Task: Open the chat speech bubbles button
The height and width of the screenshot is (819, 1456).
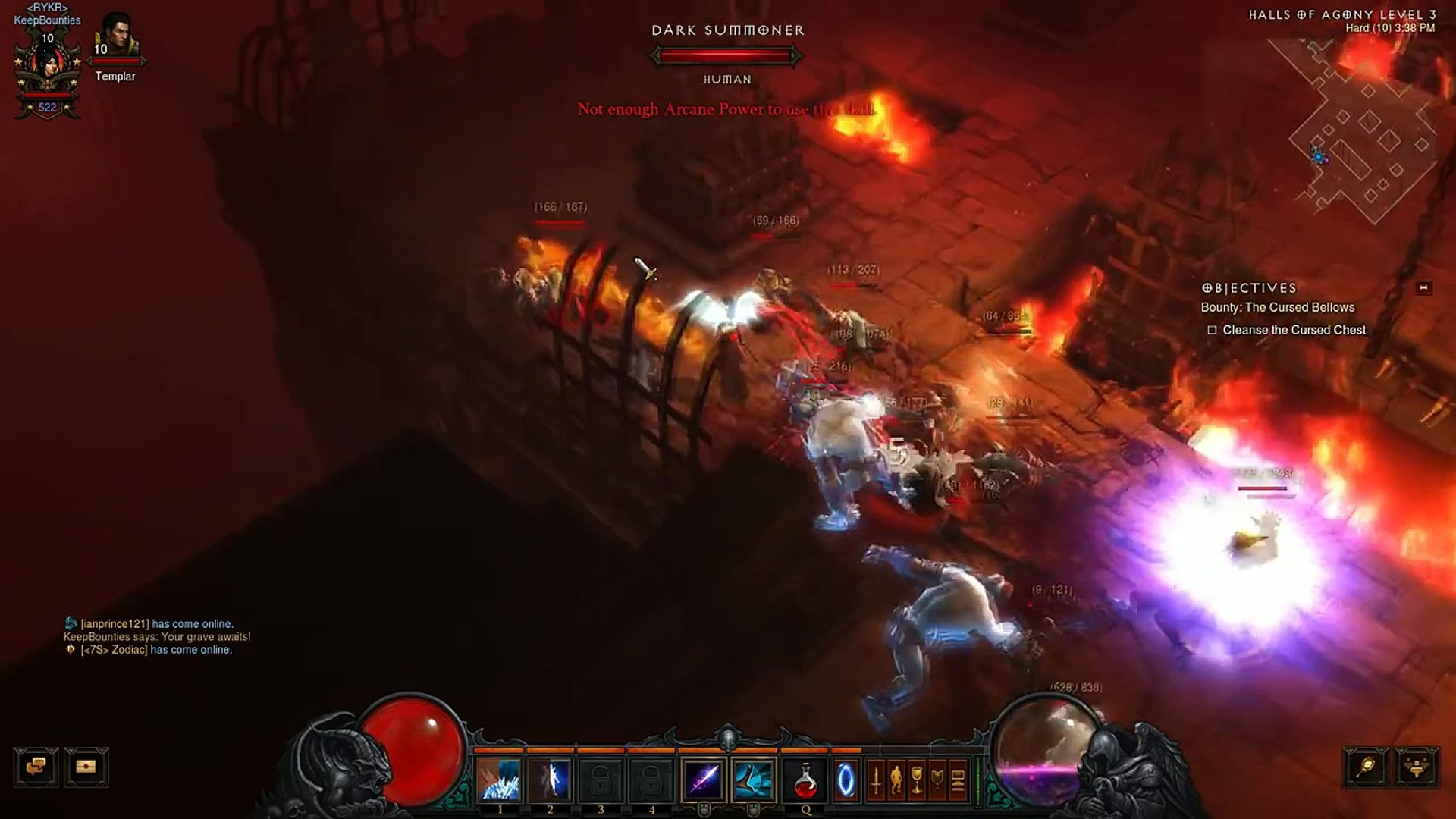Action: [36, 767]
